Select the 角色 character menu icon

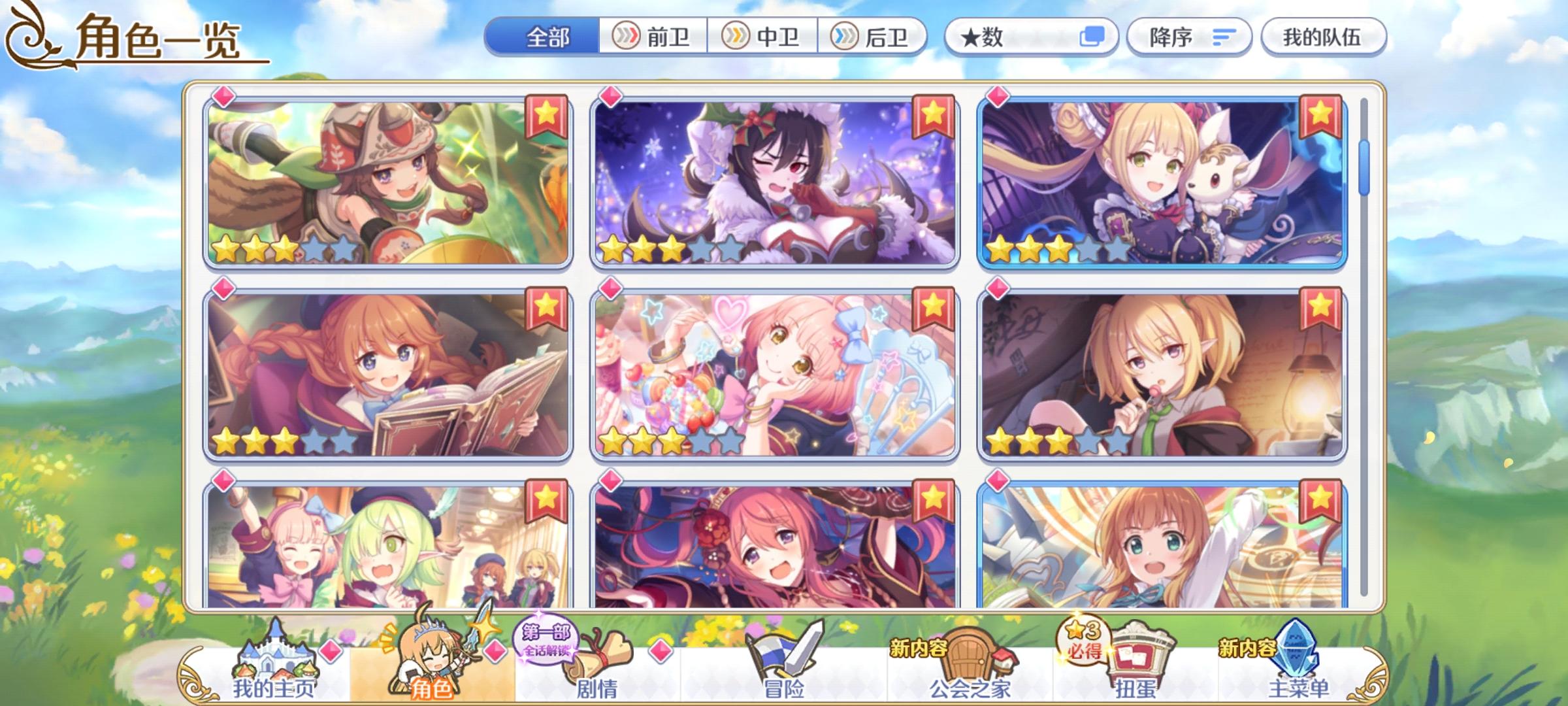point(431,654)
